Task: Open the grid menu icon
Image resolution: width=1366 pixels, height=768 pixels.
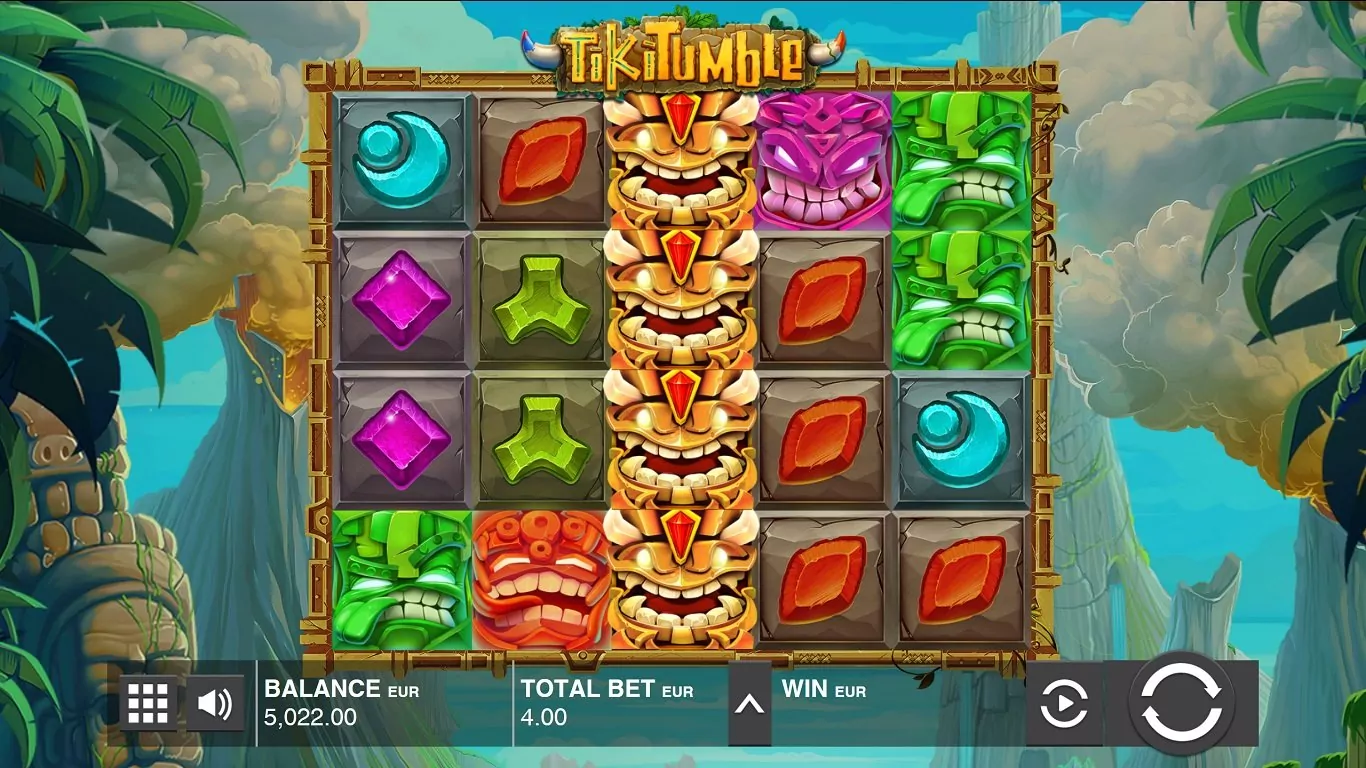Action: (148, 704)
